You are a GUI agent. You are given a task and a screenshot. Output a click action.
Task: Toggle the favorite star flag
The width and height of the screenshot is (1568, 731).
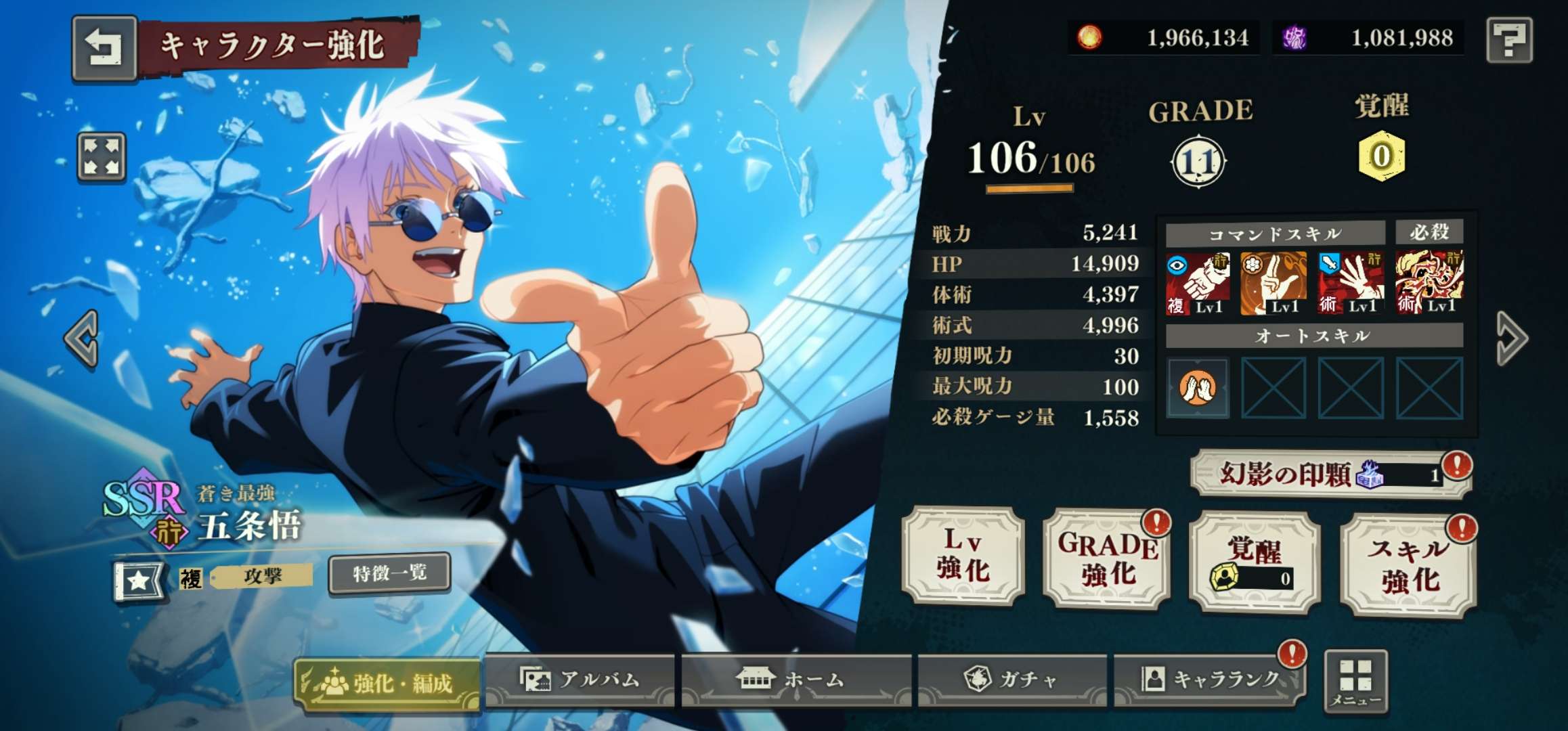(x=138, y=581)
